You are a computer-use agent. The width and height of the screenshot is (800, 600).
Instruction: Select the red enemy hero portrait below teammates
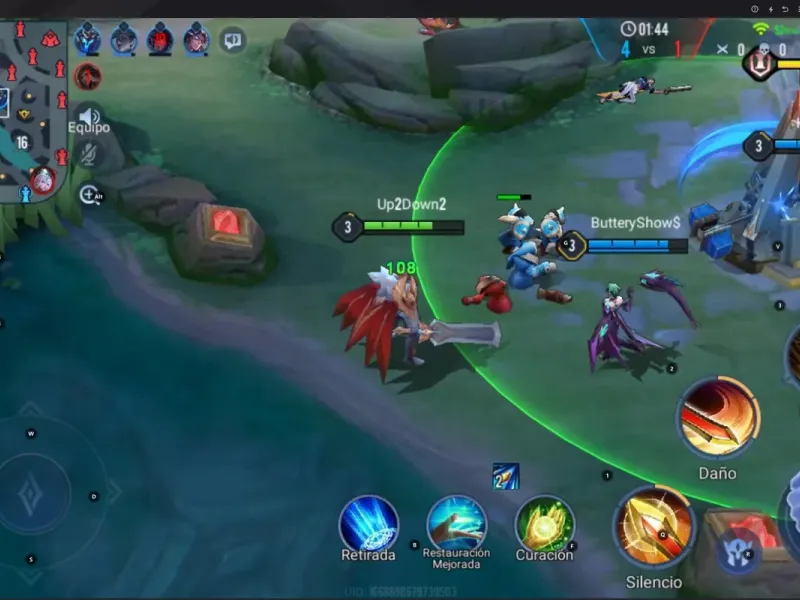click(88, 76)
